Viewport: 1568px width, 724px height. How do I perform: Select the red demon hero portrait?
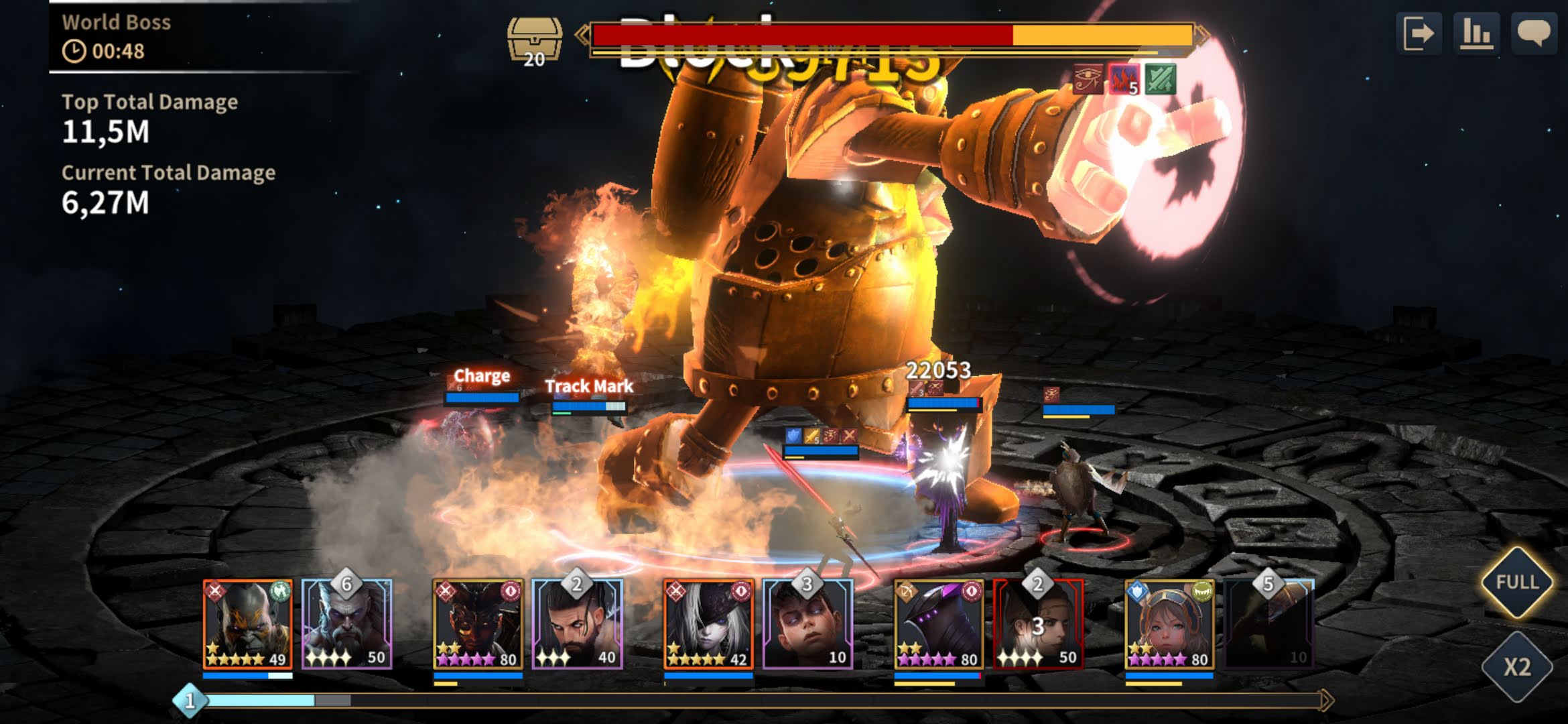coord(478,625)
